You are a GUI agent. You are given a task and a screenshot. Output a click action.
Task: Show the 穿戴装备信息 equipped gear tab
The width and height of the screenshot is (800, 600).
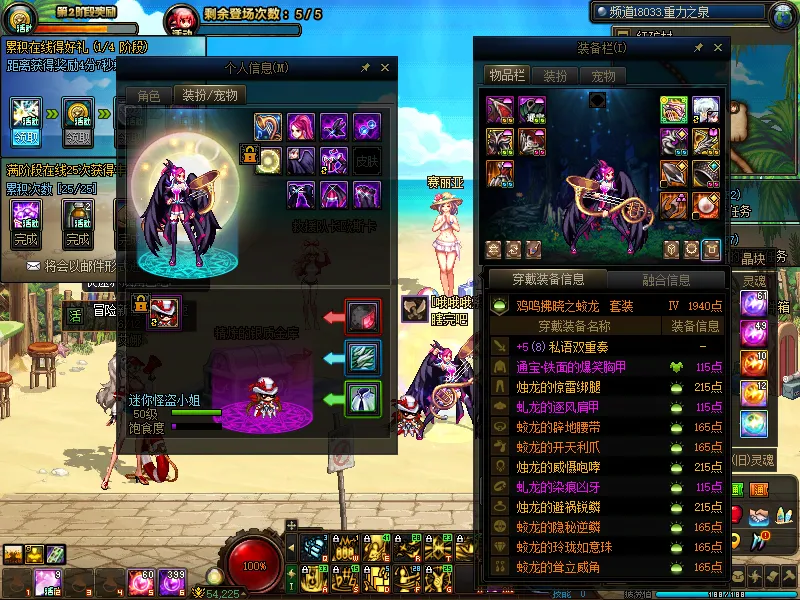pyautogui.click(x=547, y=280)
